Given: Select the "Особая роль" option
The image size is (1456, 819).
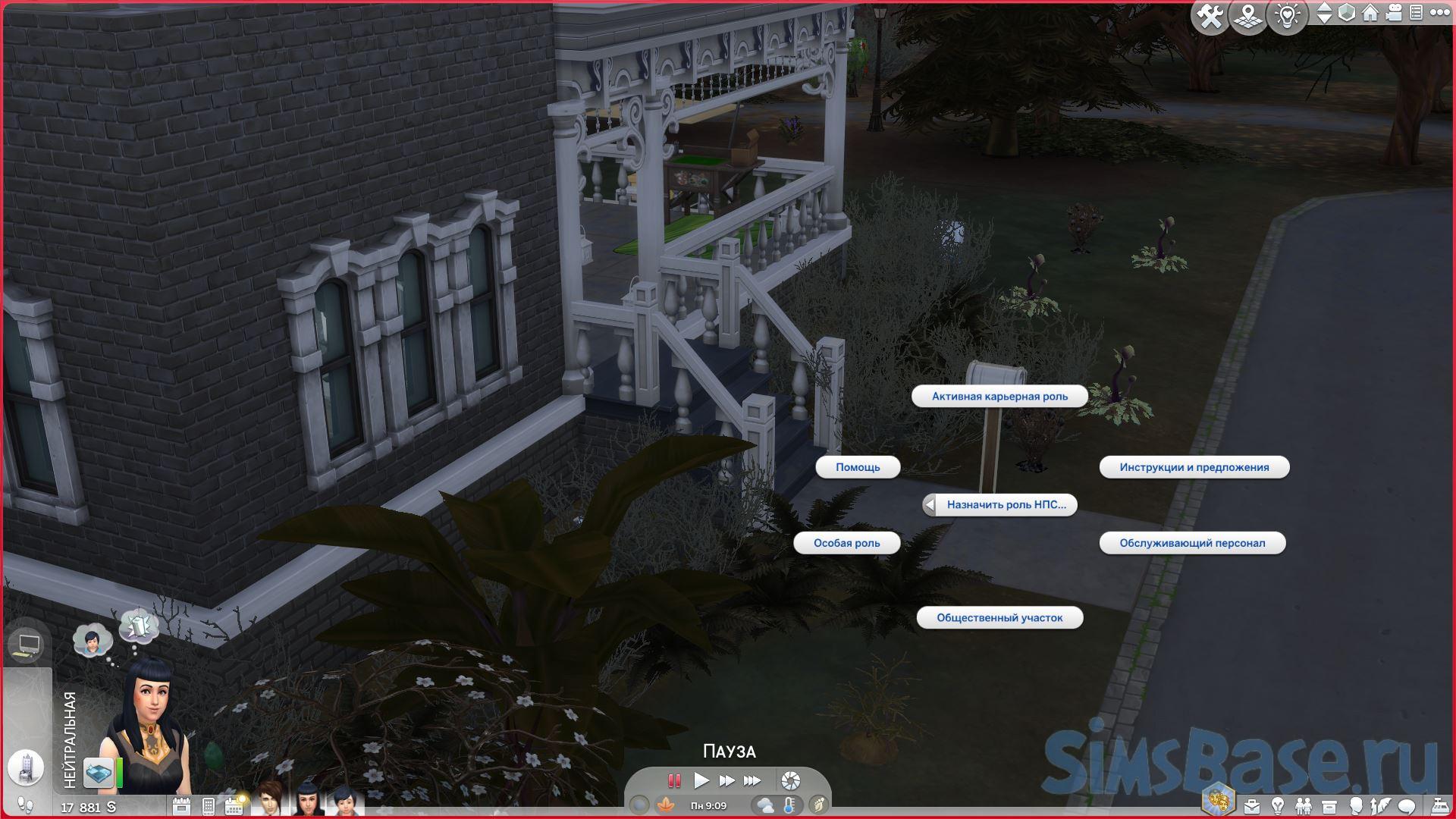Looking at the screenshot, I should tap(846, 543).
